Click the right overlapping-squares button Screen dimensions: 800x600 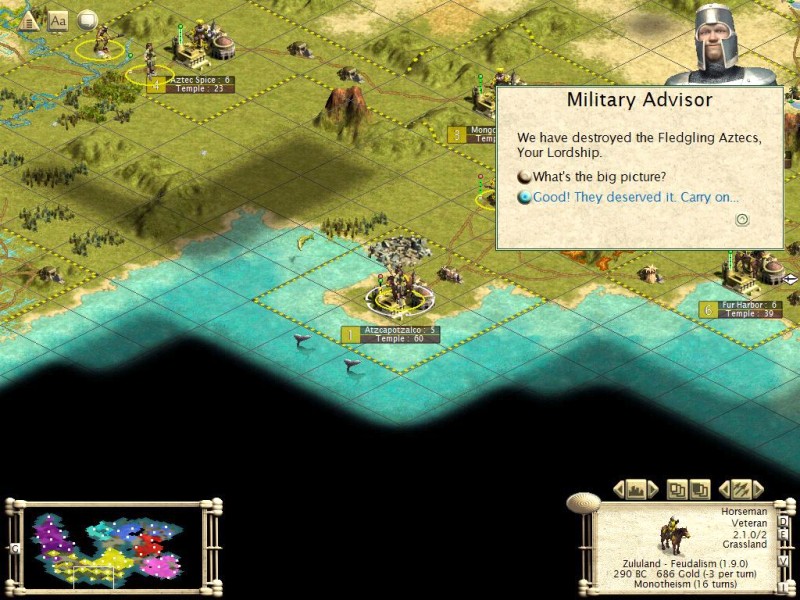pyautogui.click(x=699, y=490)
